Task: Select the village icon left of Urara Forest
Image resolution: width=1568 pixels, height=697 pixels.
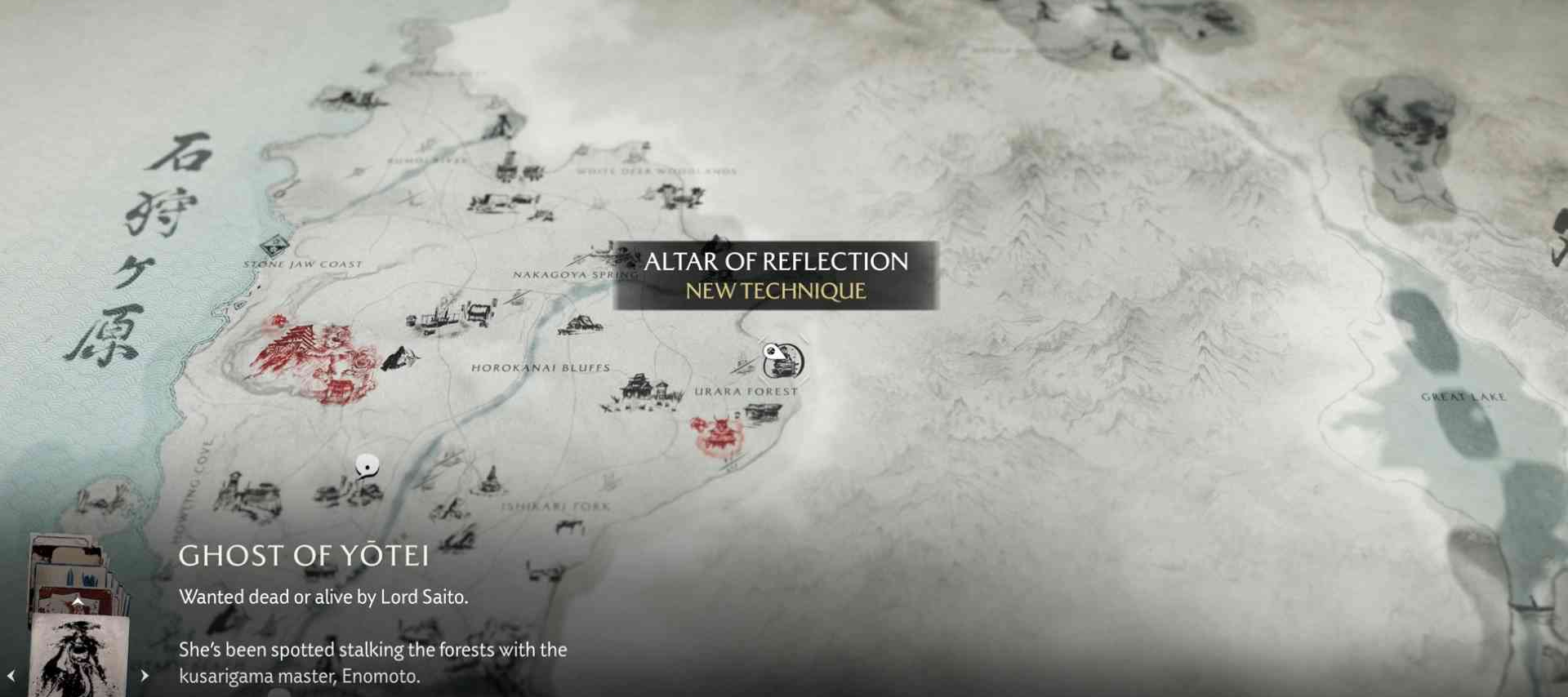Action: pos(644,393)
